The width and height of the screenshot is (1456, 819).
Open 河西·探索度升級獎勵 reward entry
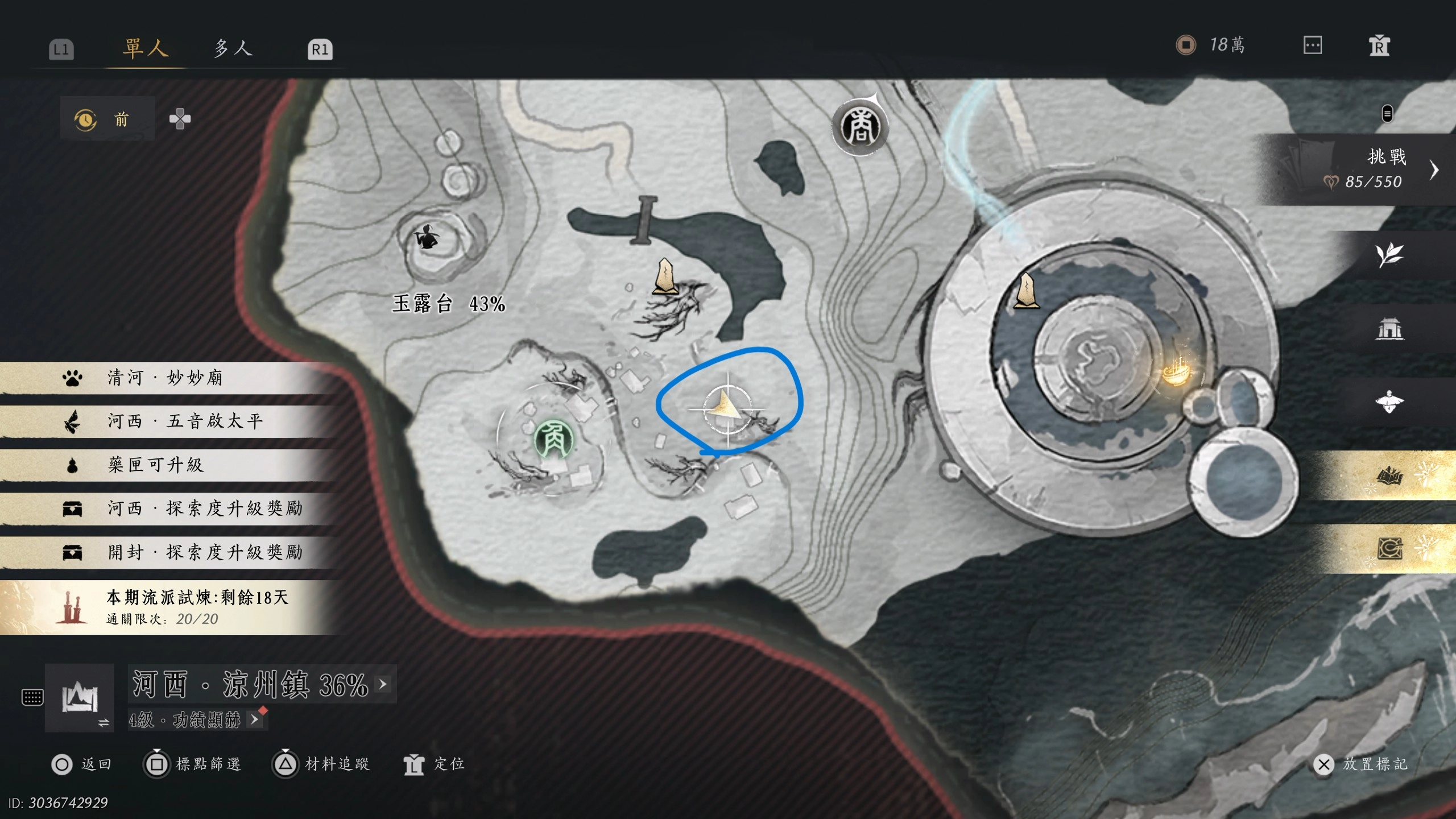tap(205, 508)
